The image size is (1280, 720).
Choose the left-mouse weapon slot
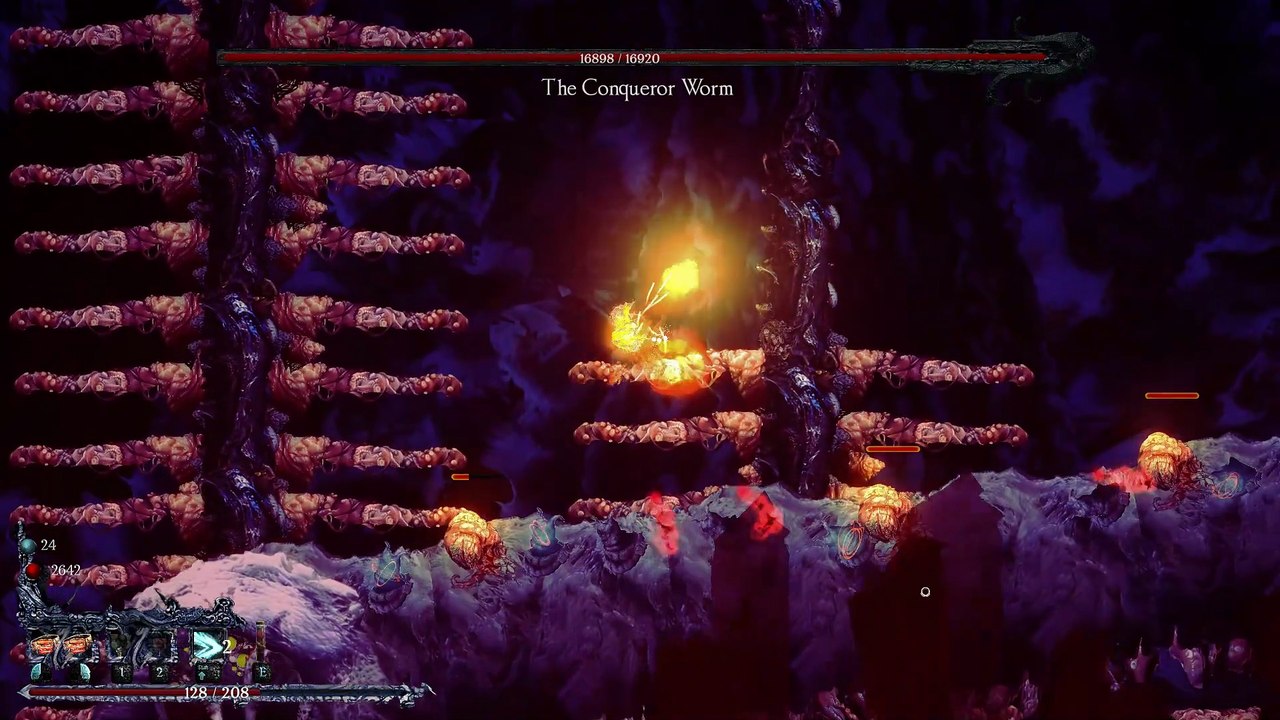click(x=45, y=648)
